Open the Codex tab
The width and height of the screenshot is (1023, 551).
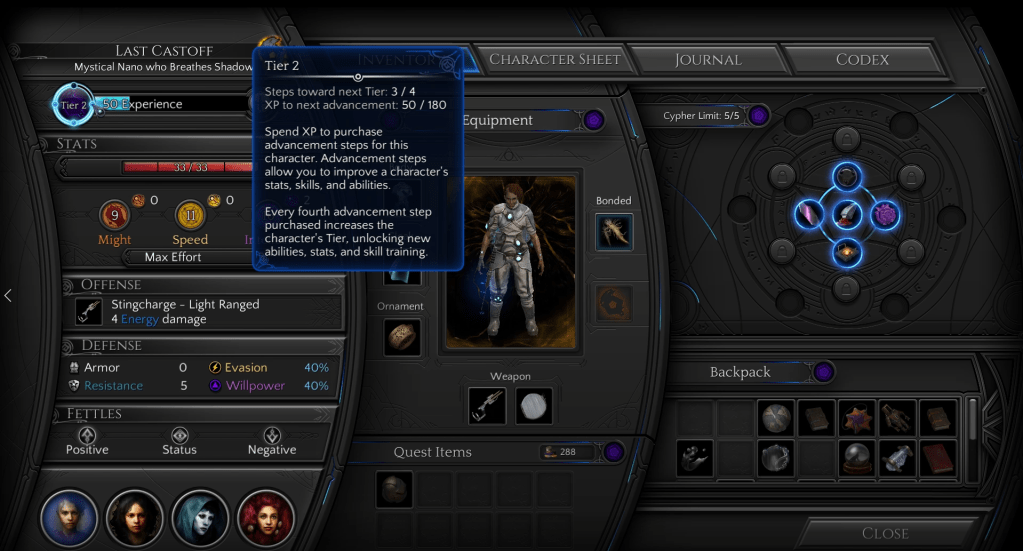(862, 60)
